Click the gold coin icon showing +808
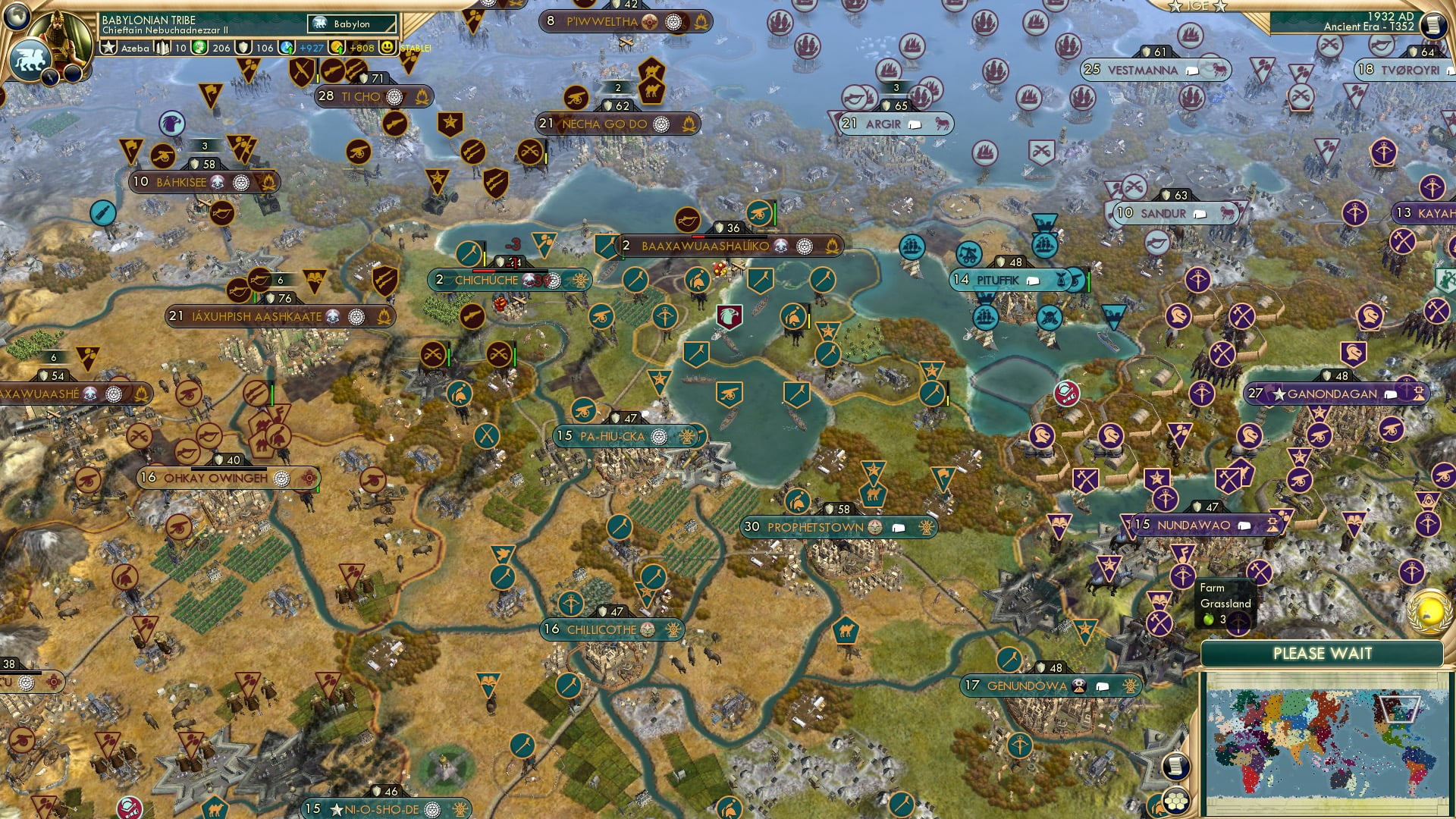This screenshot has width=1456, height=819. pos(337,47)
